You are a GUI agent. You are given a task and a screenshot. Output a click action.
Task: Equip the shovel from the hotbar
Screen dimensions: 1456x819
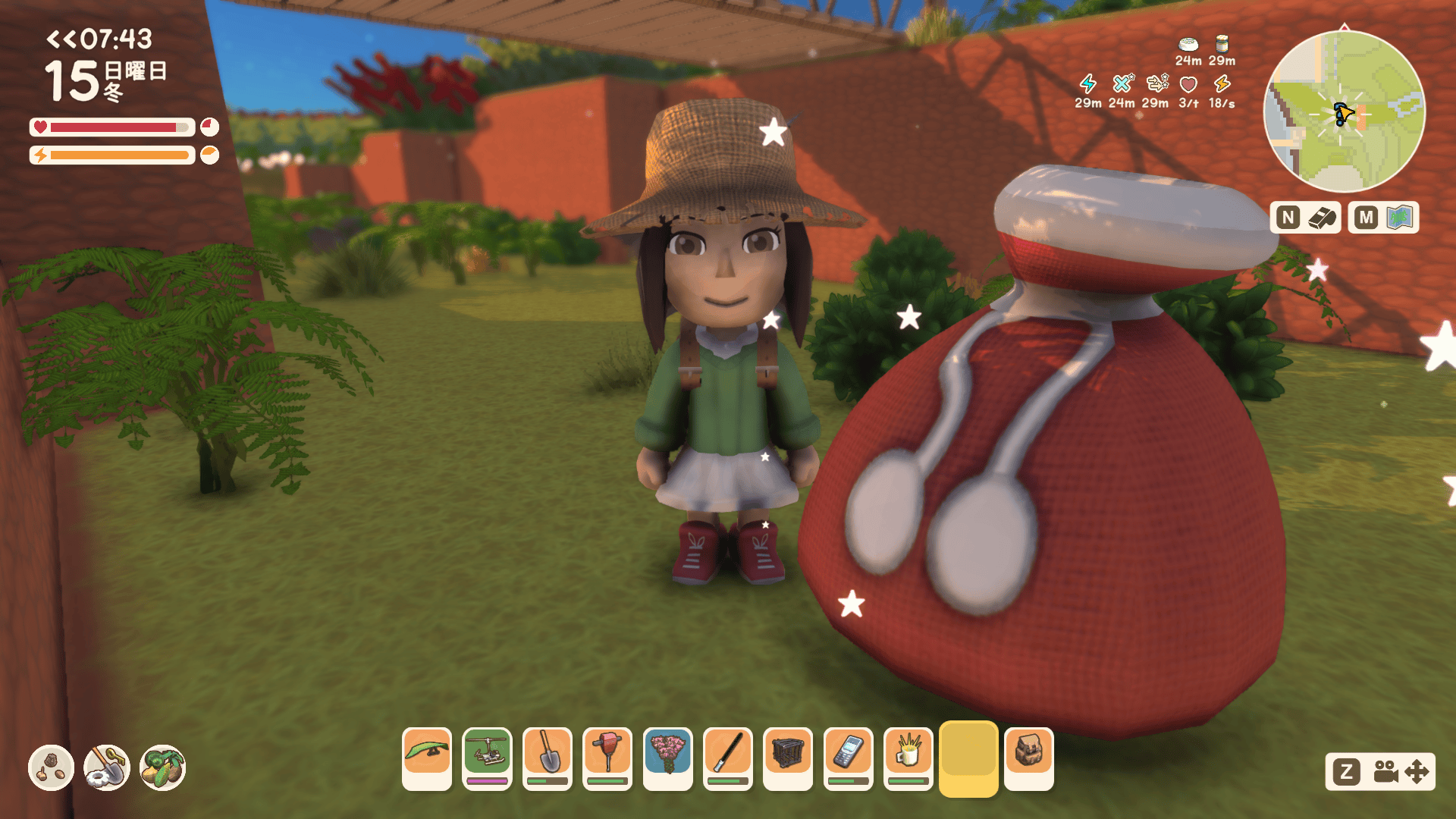tap(548, 758)
